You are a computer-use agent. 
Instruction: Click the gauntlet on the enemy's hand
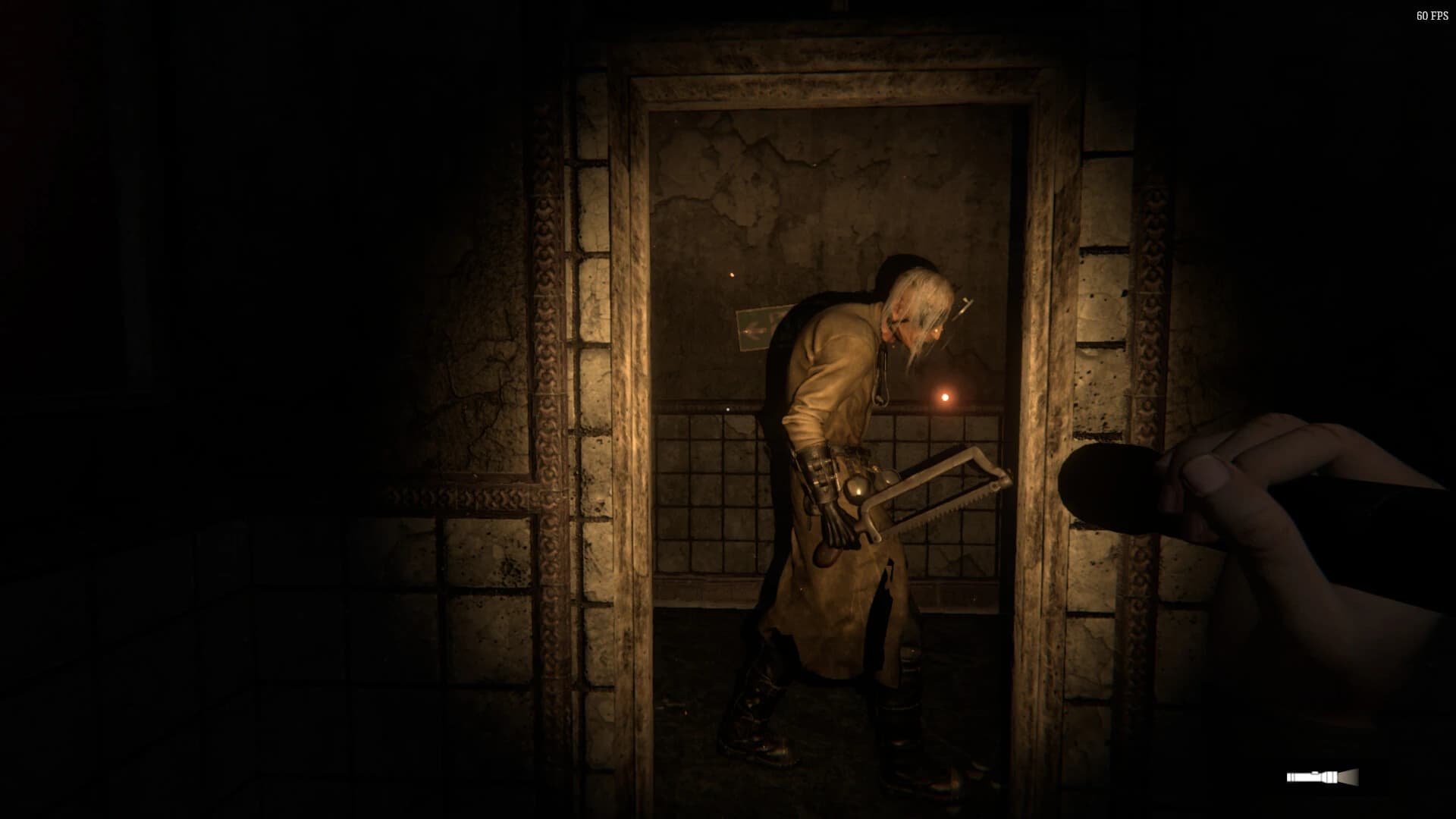819,478
